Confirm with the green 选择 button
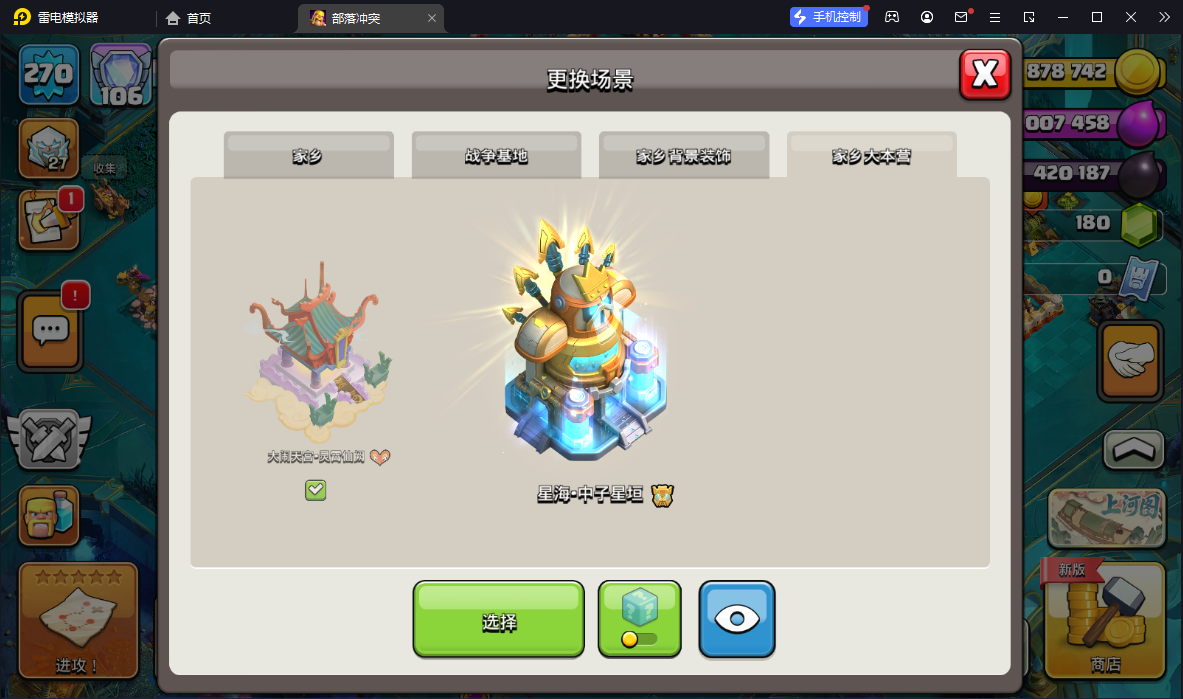The image size is (1183, 699). pos(498,620)
